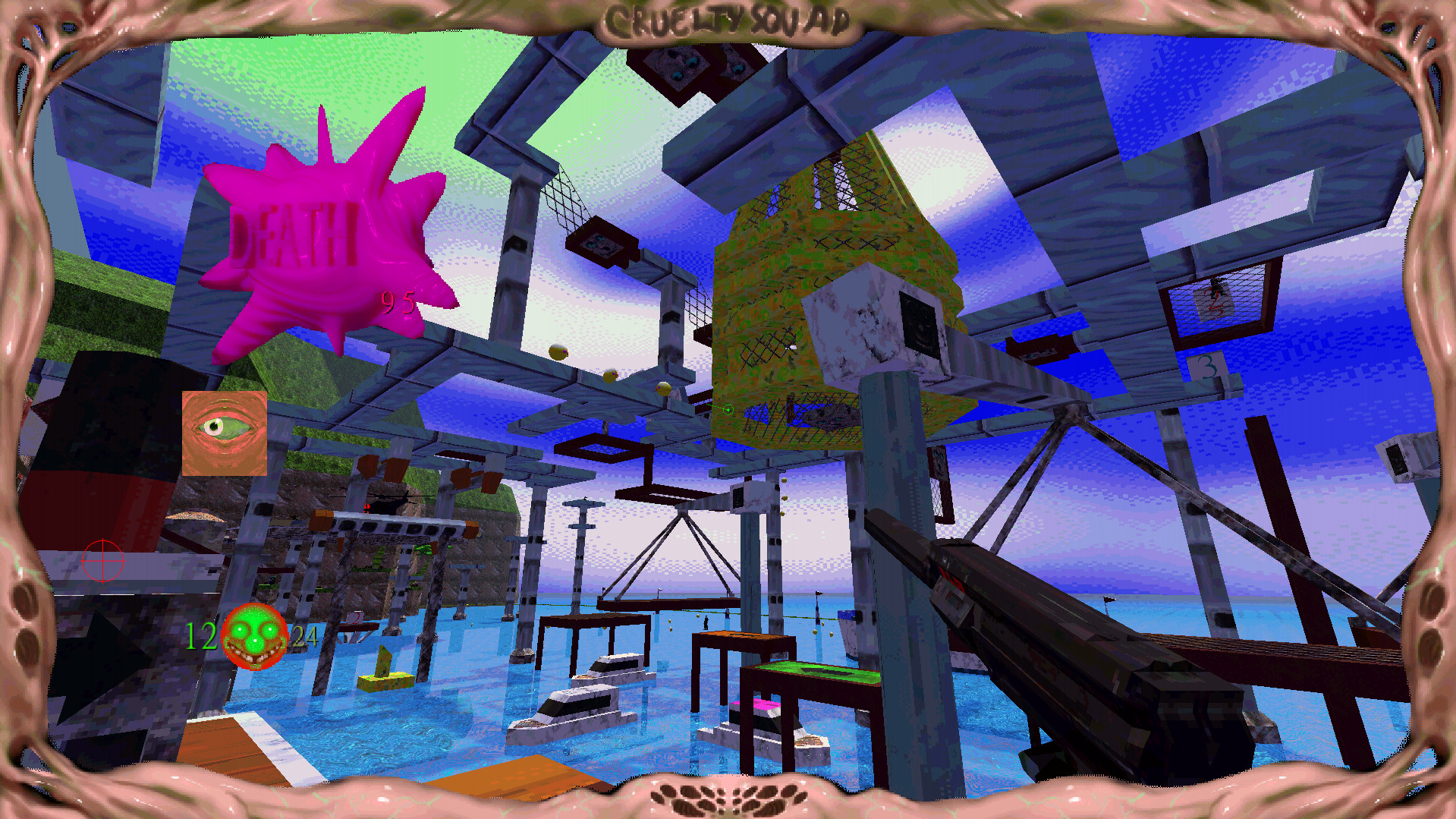Click the green eye implant HUD icon
Screen dimensions: 1456x819
coord(224,433)
